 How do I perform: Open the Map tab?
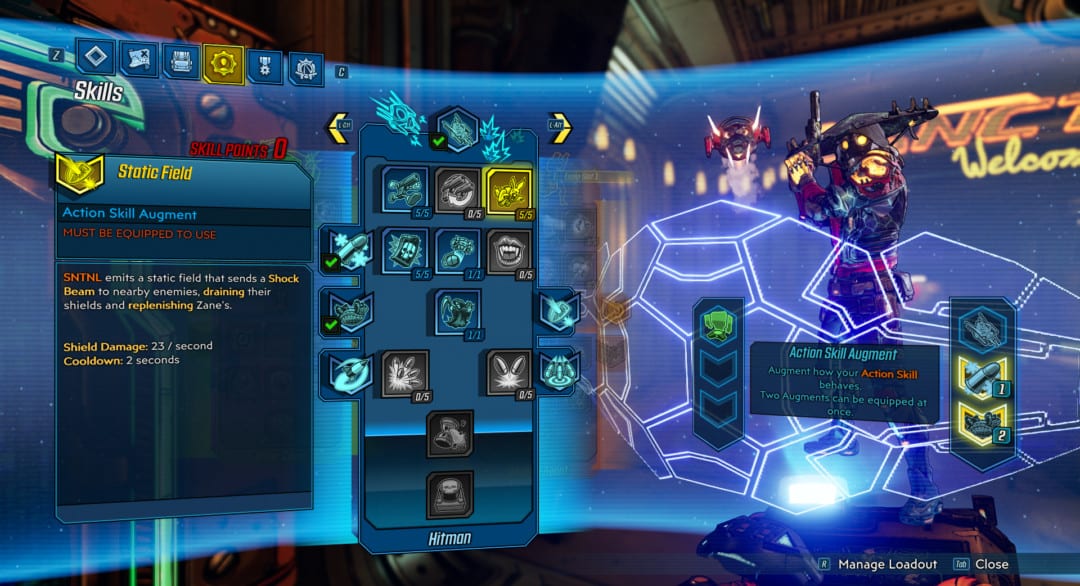tap(139, 59)
